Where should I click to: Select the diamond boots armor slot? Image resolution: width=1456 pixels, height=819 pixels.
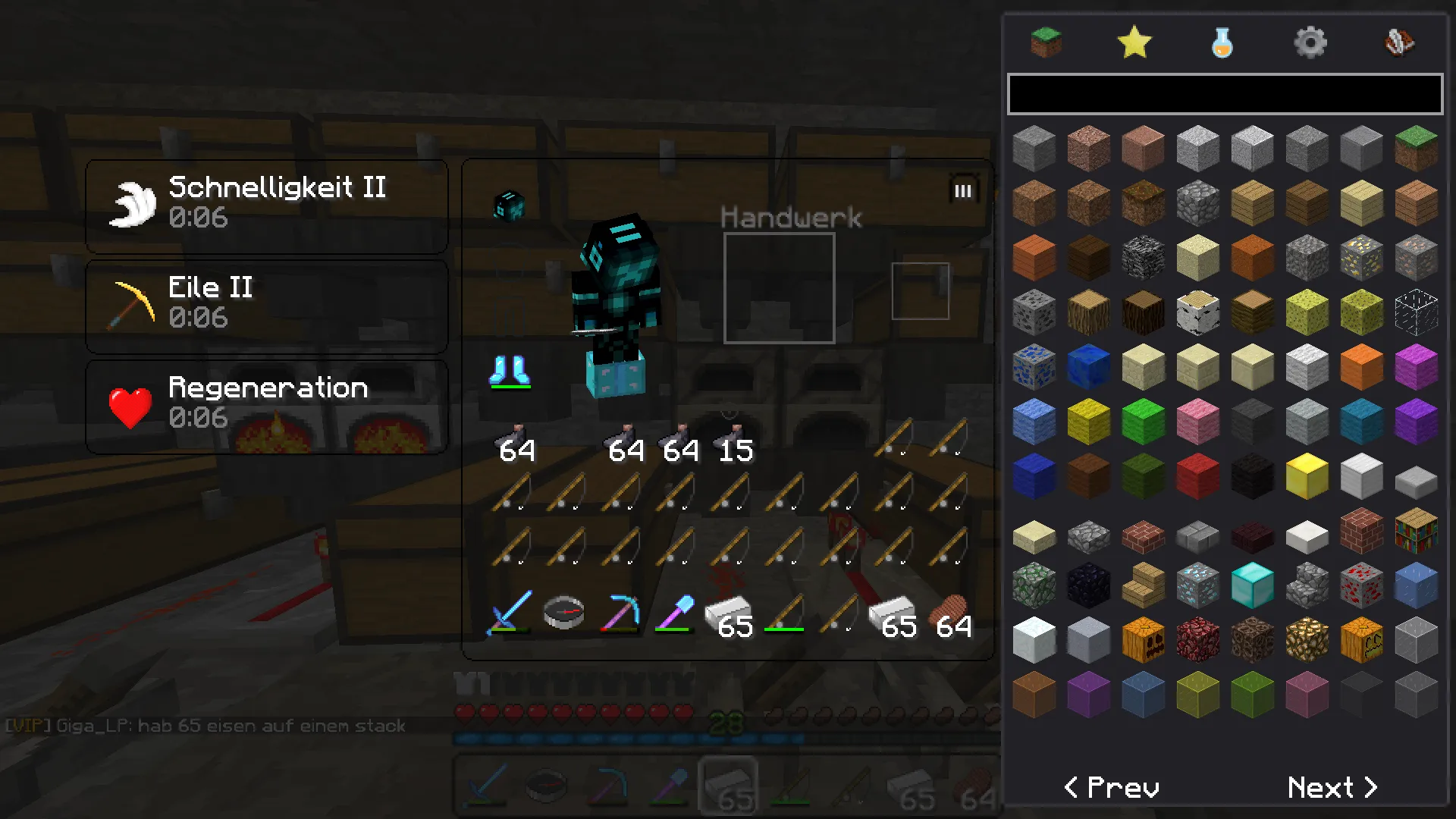(x=510, y=372)
